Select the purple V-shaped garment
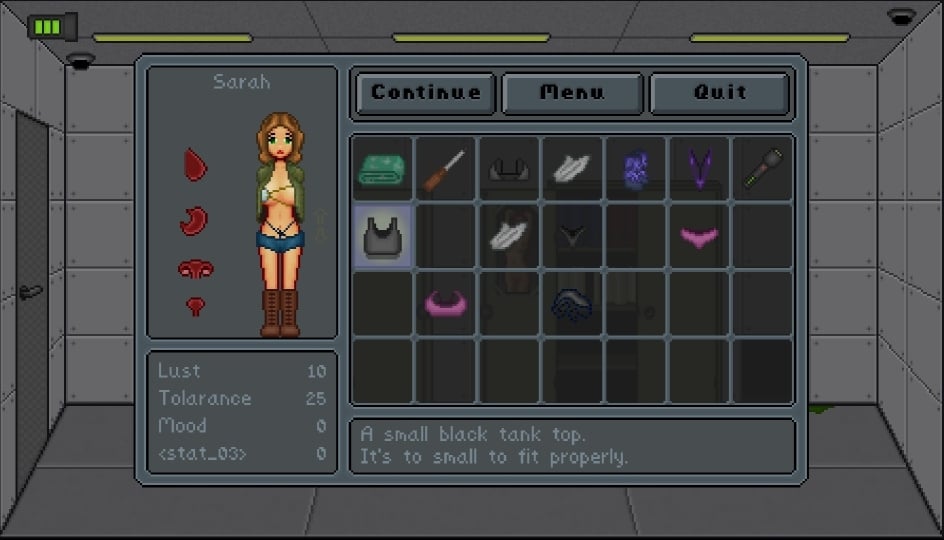944x540 pixels. tap(699, 168)
